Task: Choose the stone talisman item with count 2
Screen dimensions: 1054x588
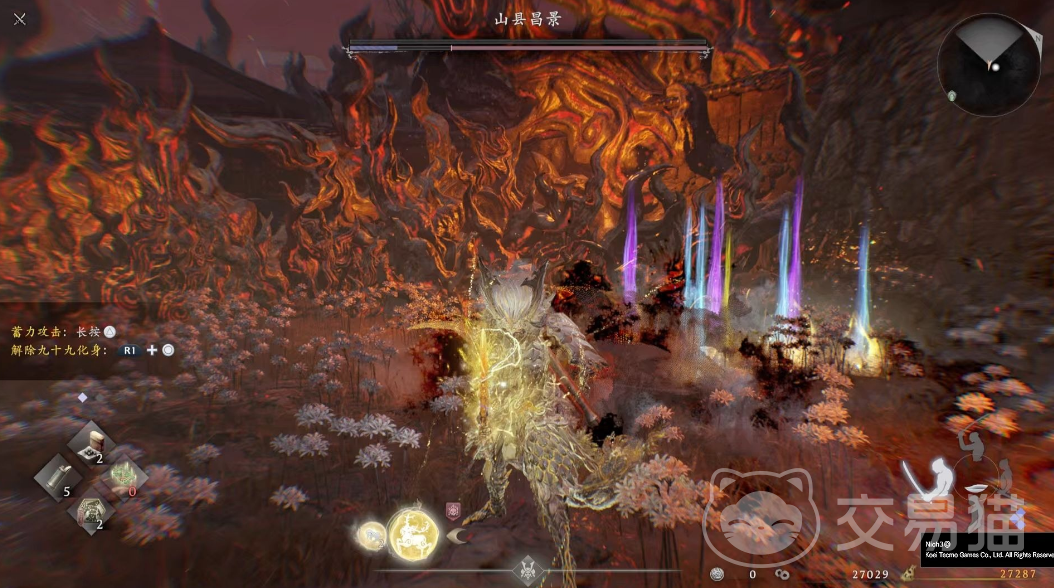Action: click(91, 511)
